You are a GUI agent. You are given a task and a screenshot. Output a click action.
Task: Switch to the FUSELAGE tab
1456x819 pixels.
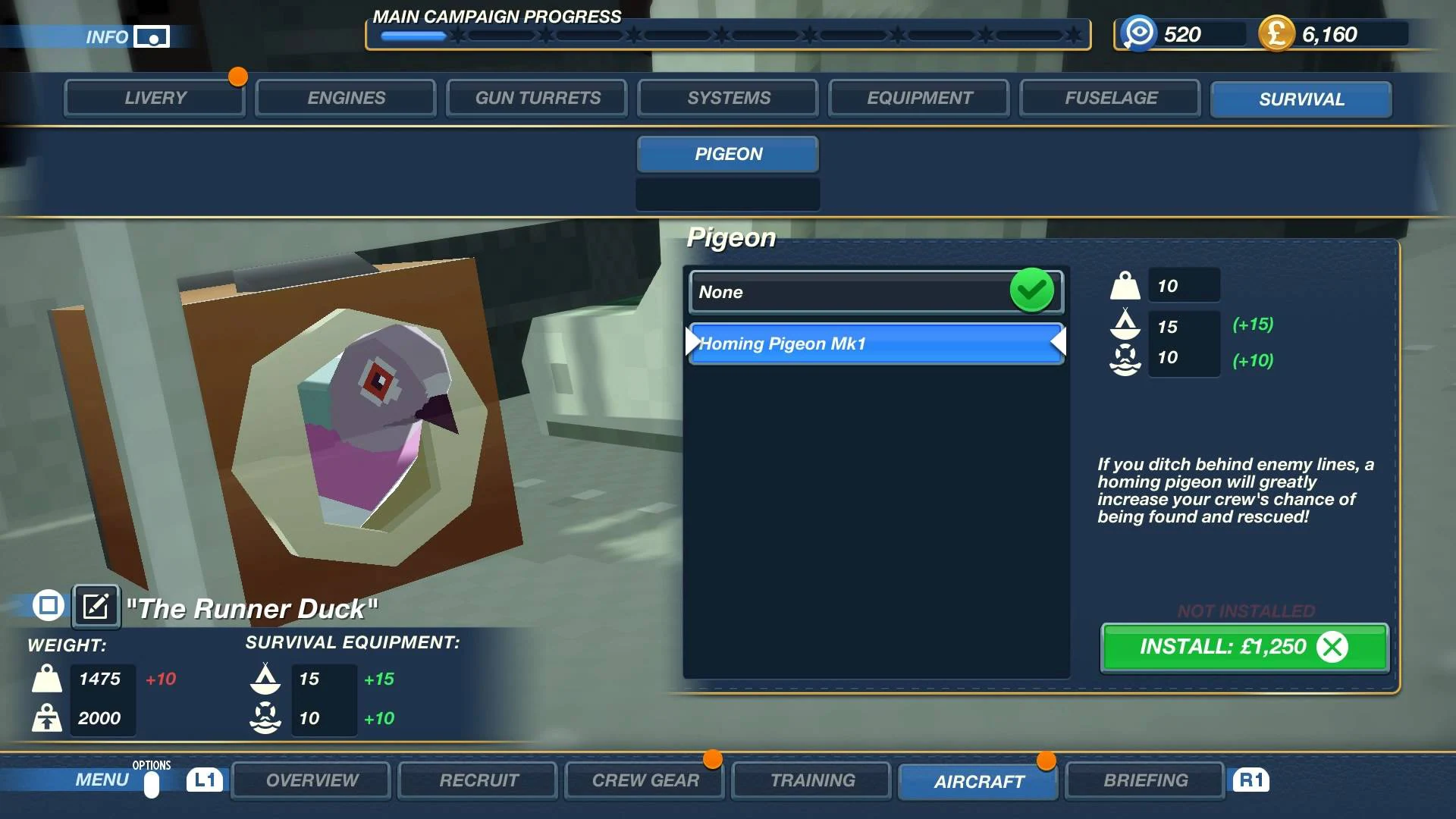point(1109,98)
